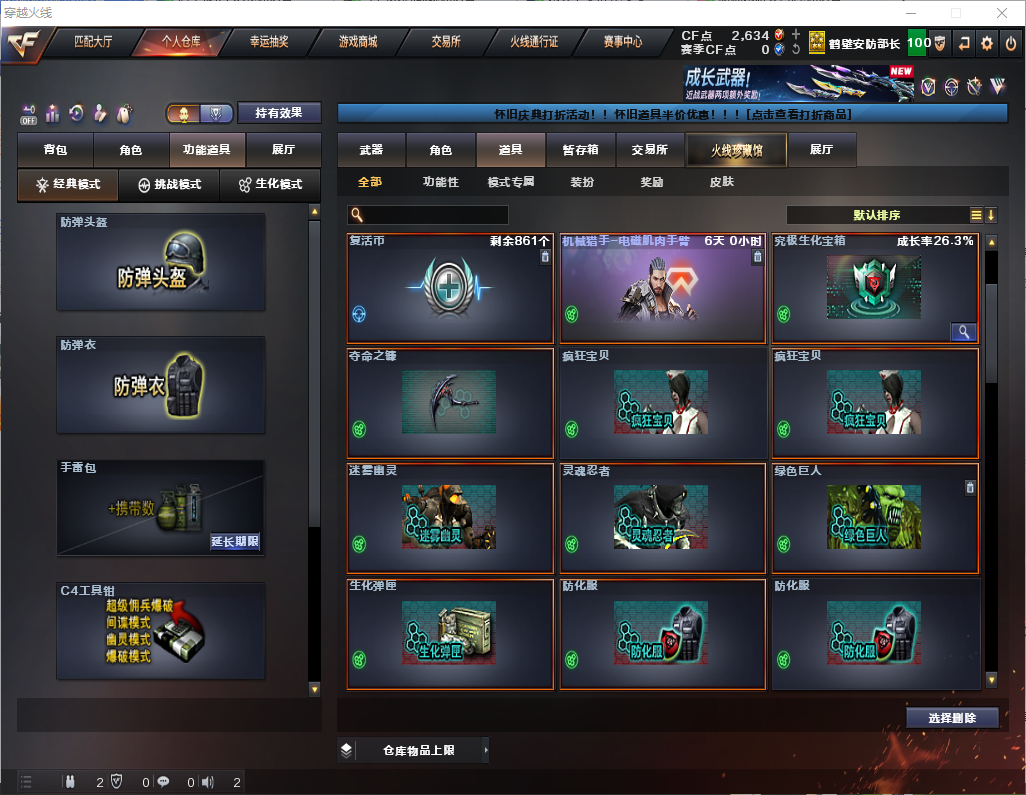Switch to the 武器 weapons tab

[371, 150]
